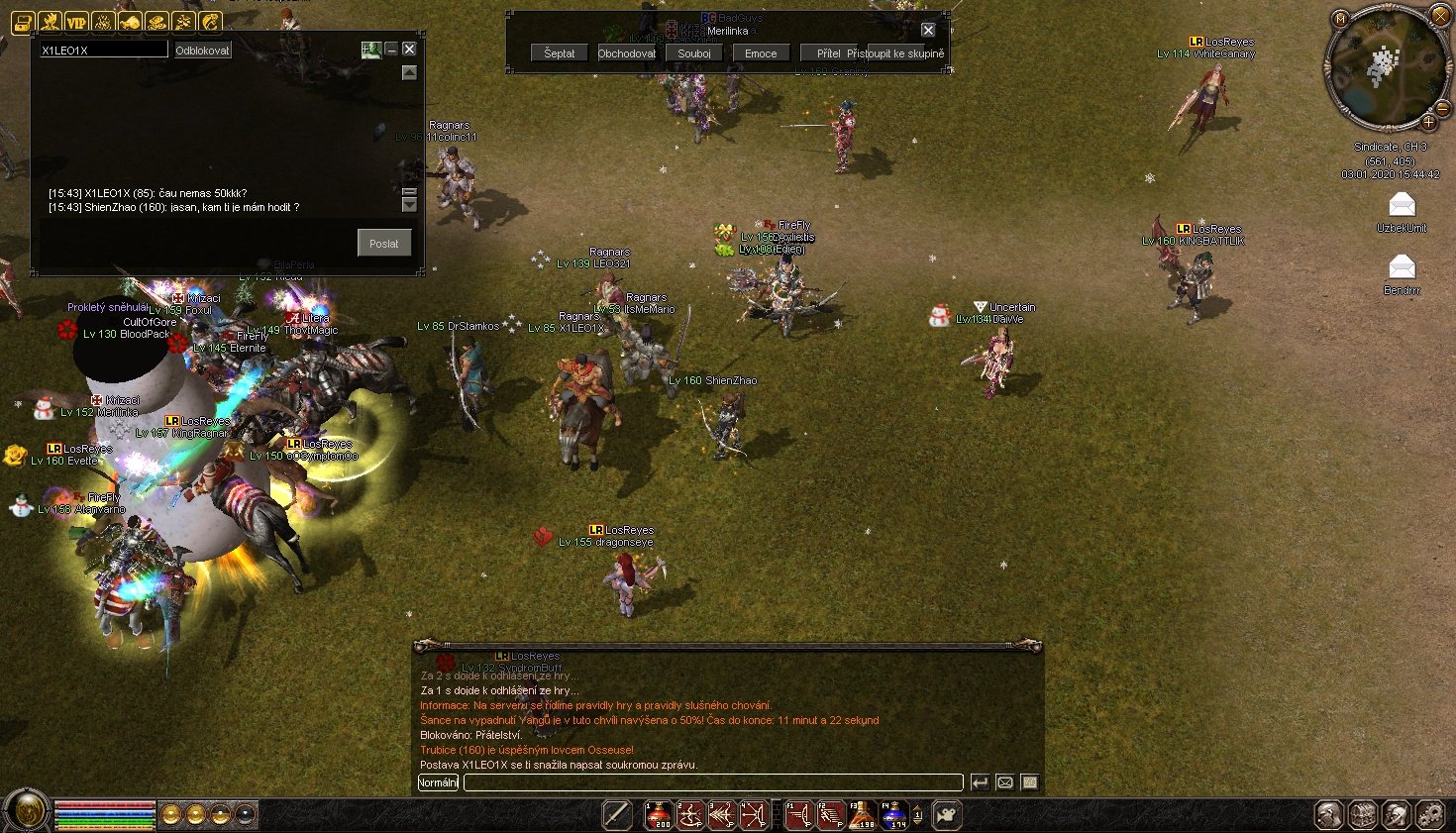Open the Emoce emotes option
Screen dimensions: 1456x833
[x=761, y=53]
